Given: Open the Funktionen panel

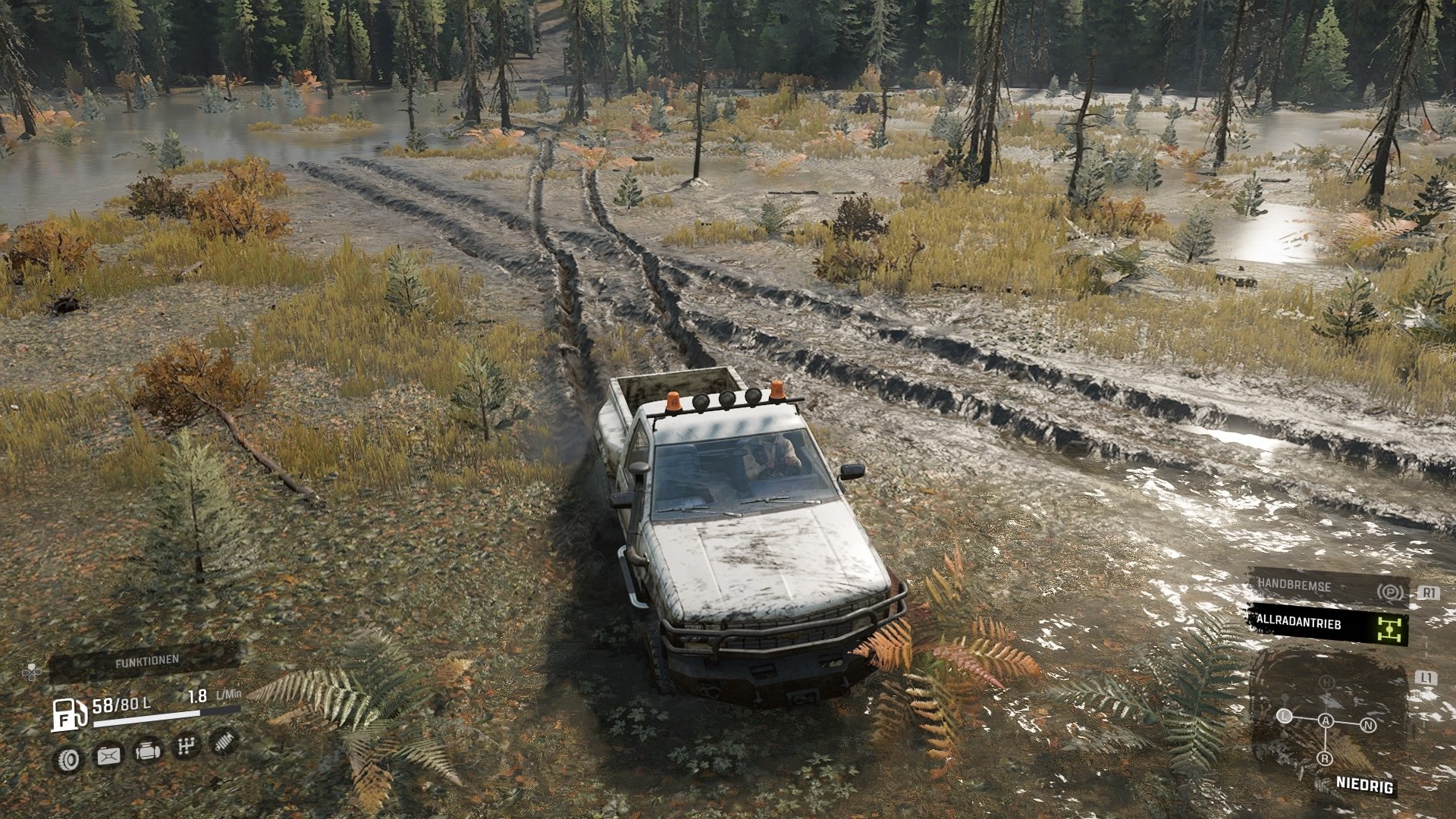Looking at the screenshot, I should [146, 661].
